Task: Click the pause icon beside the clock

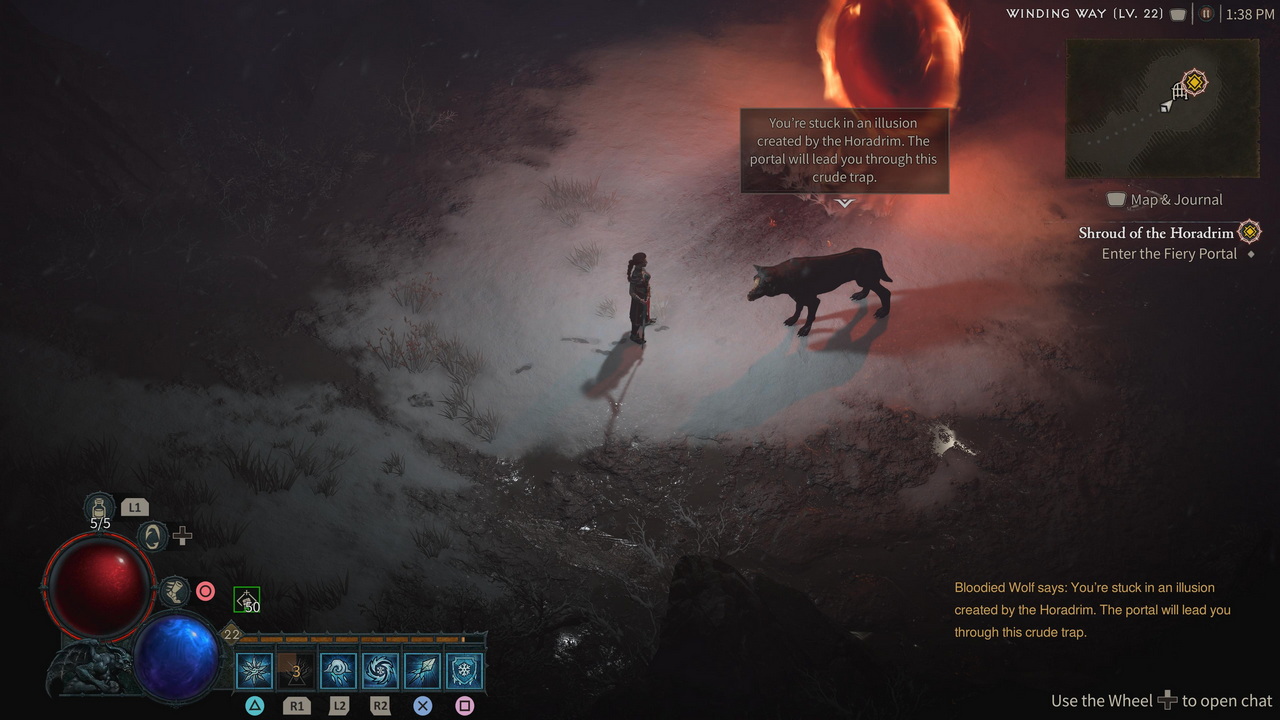Action: click(1206, 14)
